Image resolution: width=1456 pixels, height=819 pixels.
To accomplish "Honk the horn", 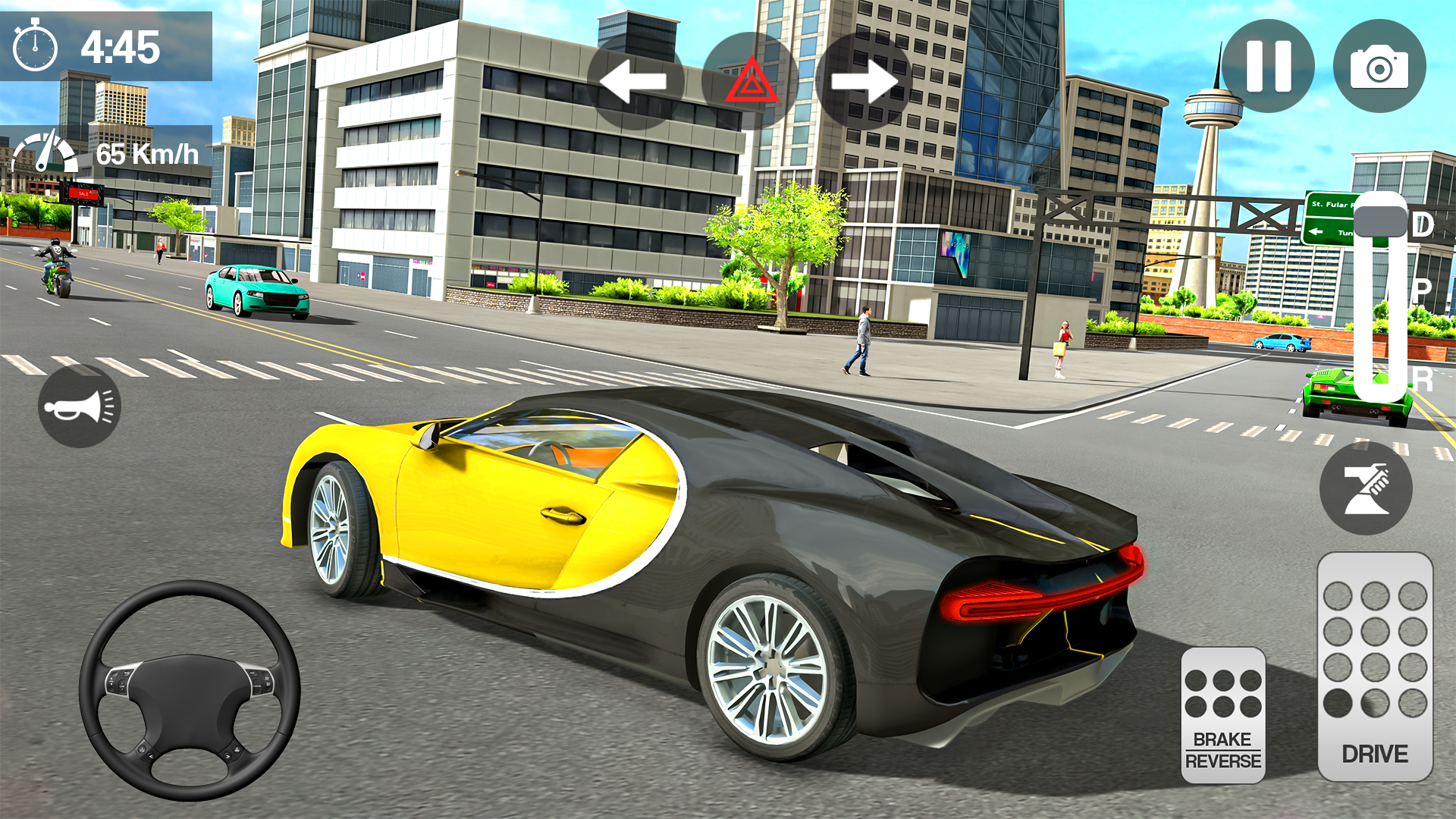I will [x=79, y=406].
